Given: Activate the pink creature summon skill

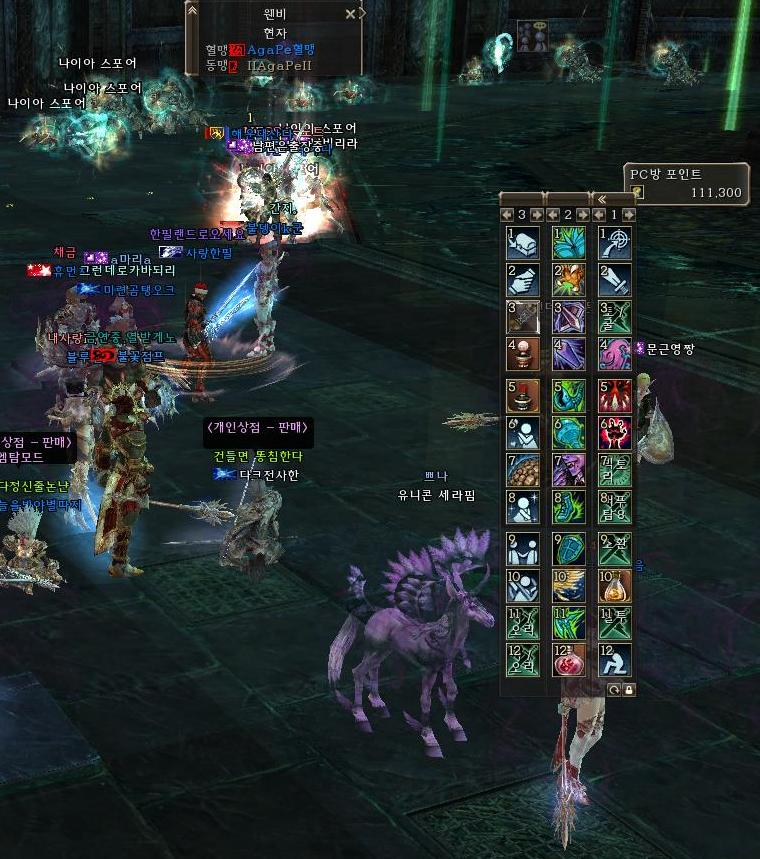Looking at the screenshot, I should 615,355.
